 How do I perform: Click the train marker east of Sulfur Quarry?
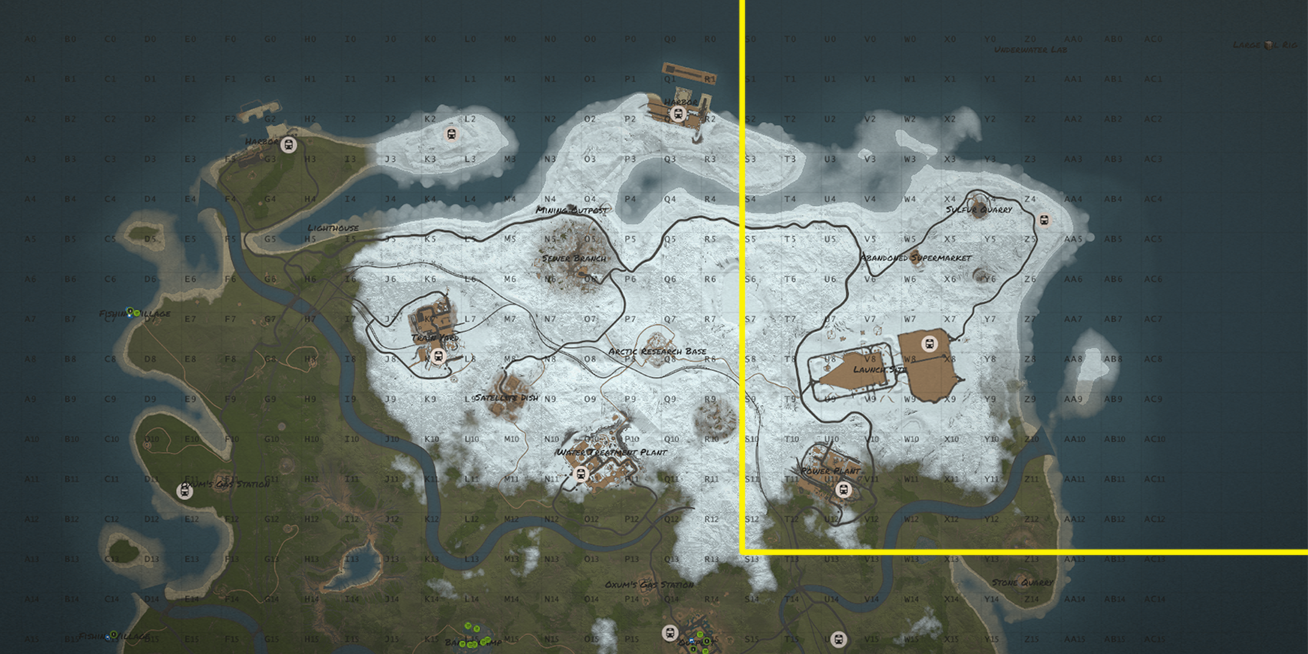1045,220
